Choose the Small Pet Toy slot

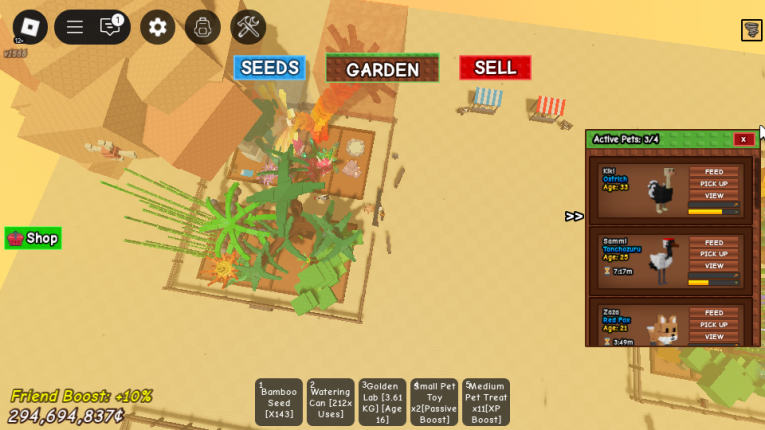tap(434, 402)
